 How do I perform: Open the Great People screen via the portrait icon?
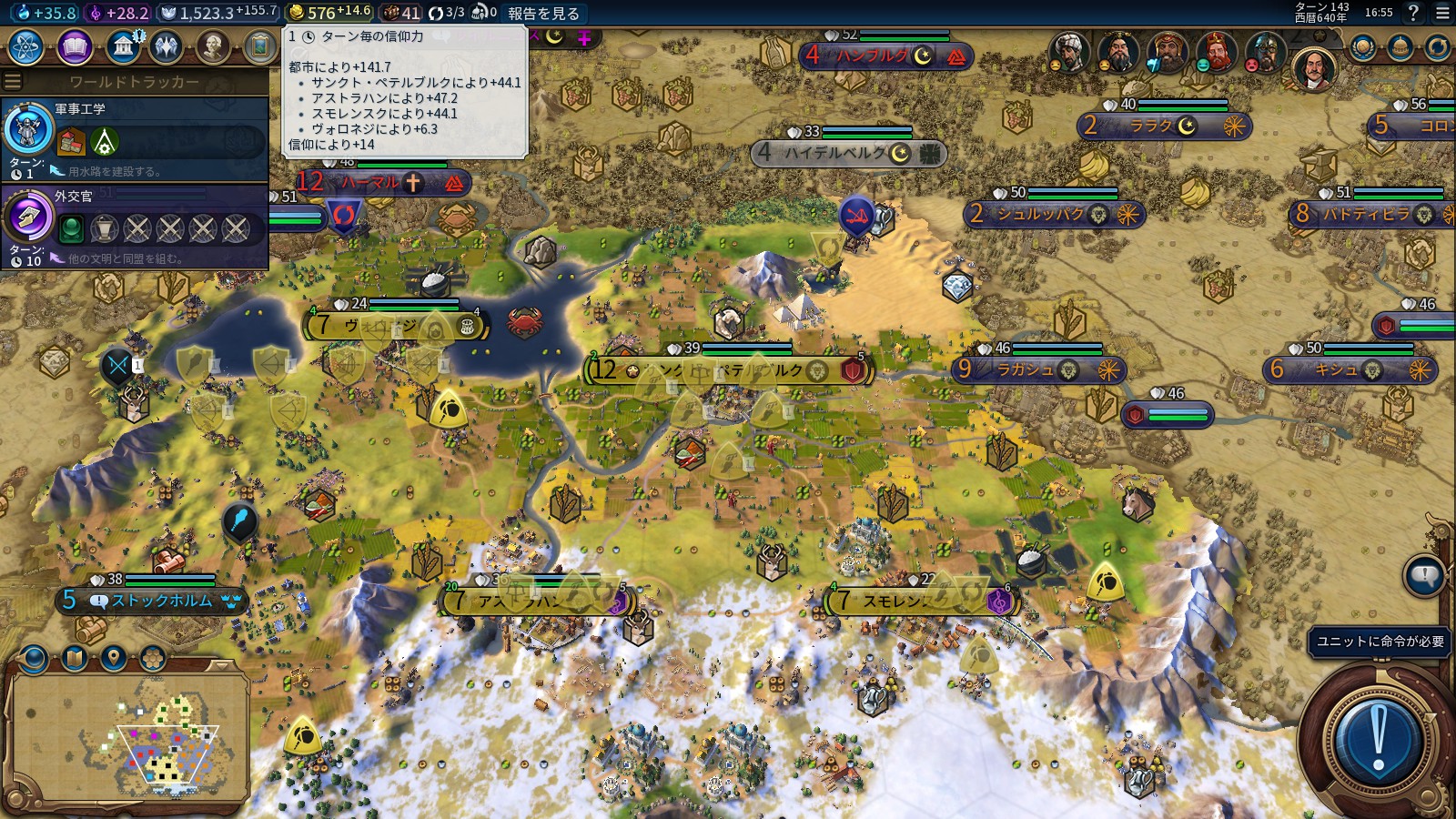(212, 45)
